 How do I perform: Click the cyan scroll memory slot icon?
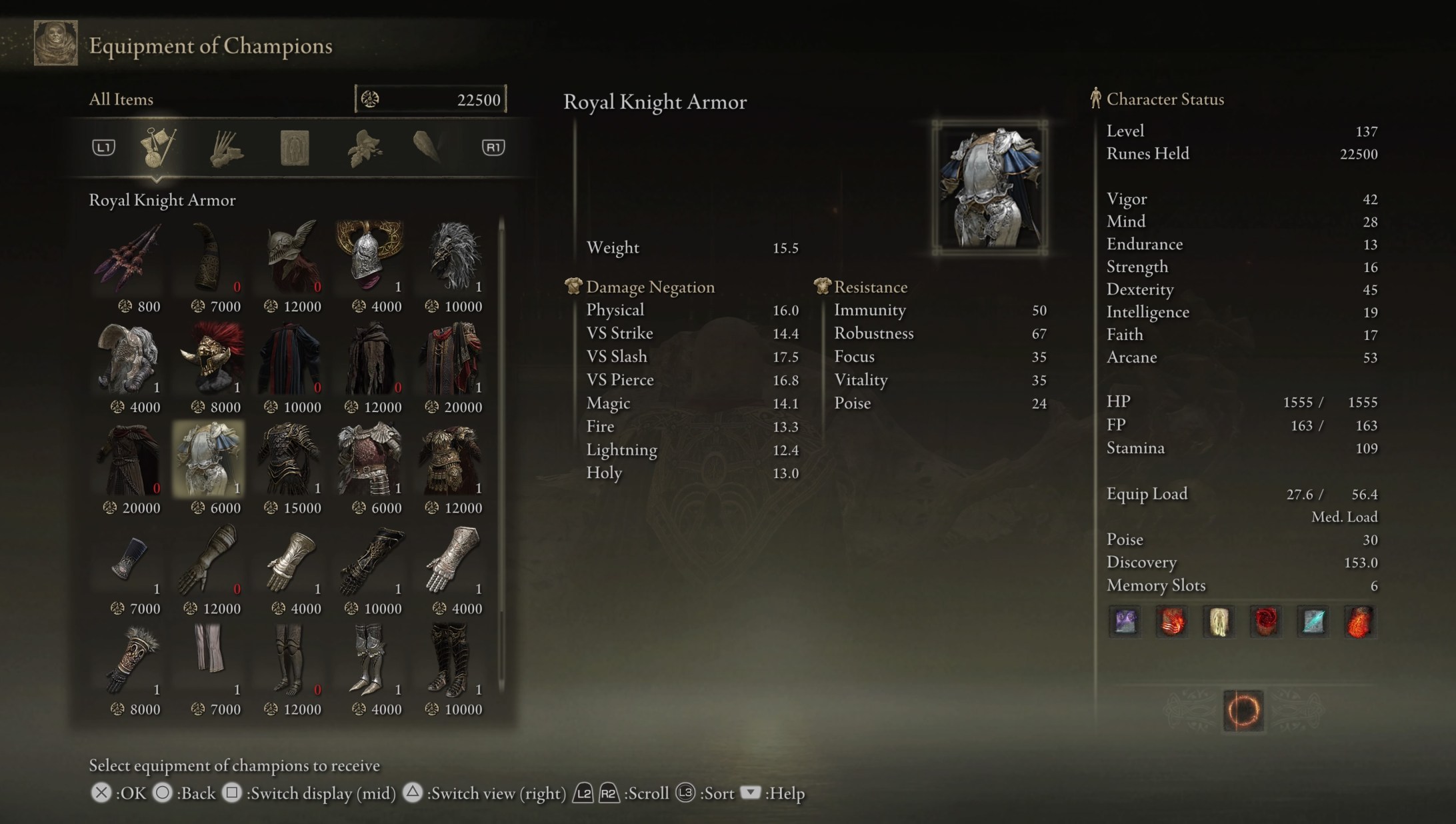[1313, 621]
